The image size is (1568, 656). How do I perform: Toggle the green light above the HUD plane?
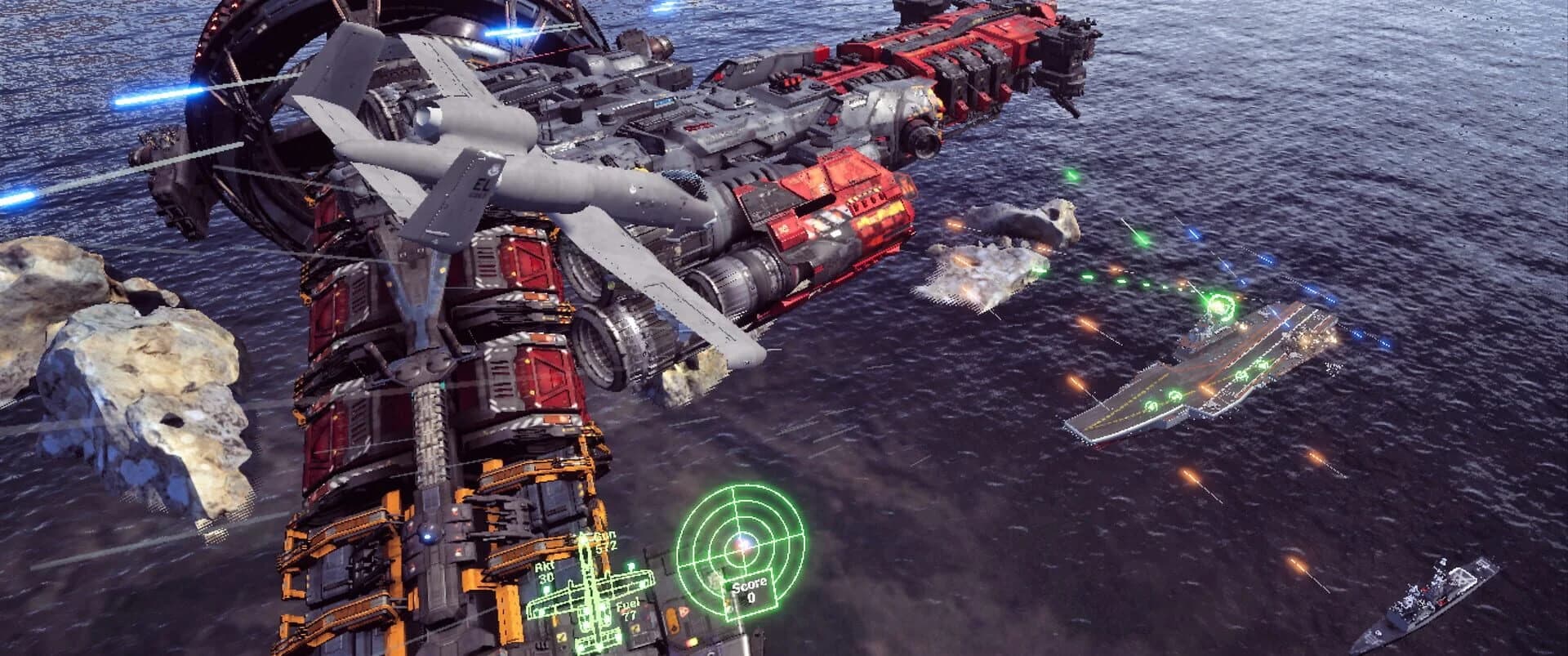(629, 566)
